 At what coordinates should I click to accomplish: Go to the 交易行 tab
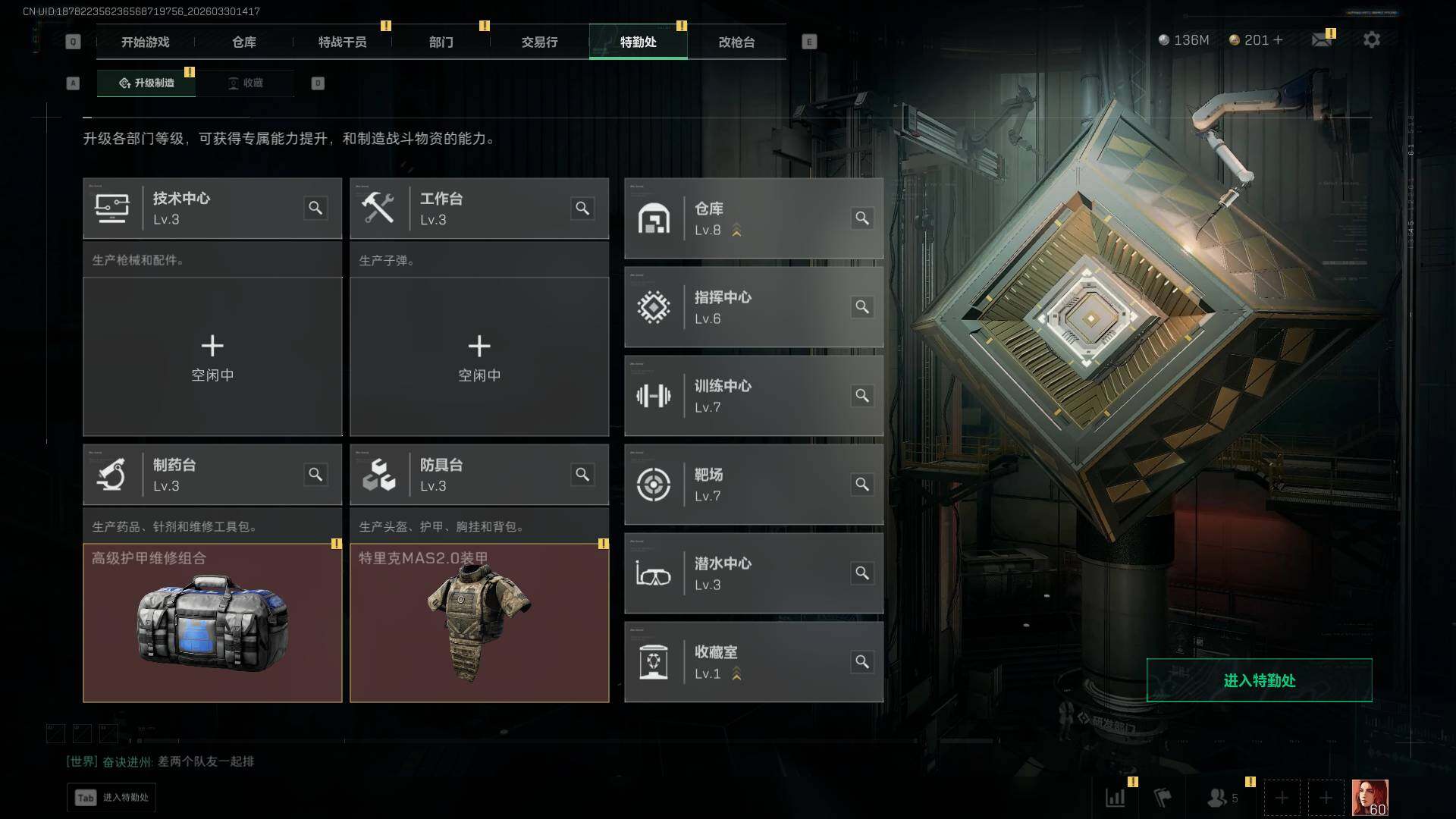(x=539, y=42)
